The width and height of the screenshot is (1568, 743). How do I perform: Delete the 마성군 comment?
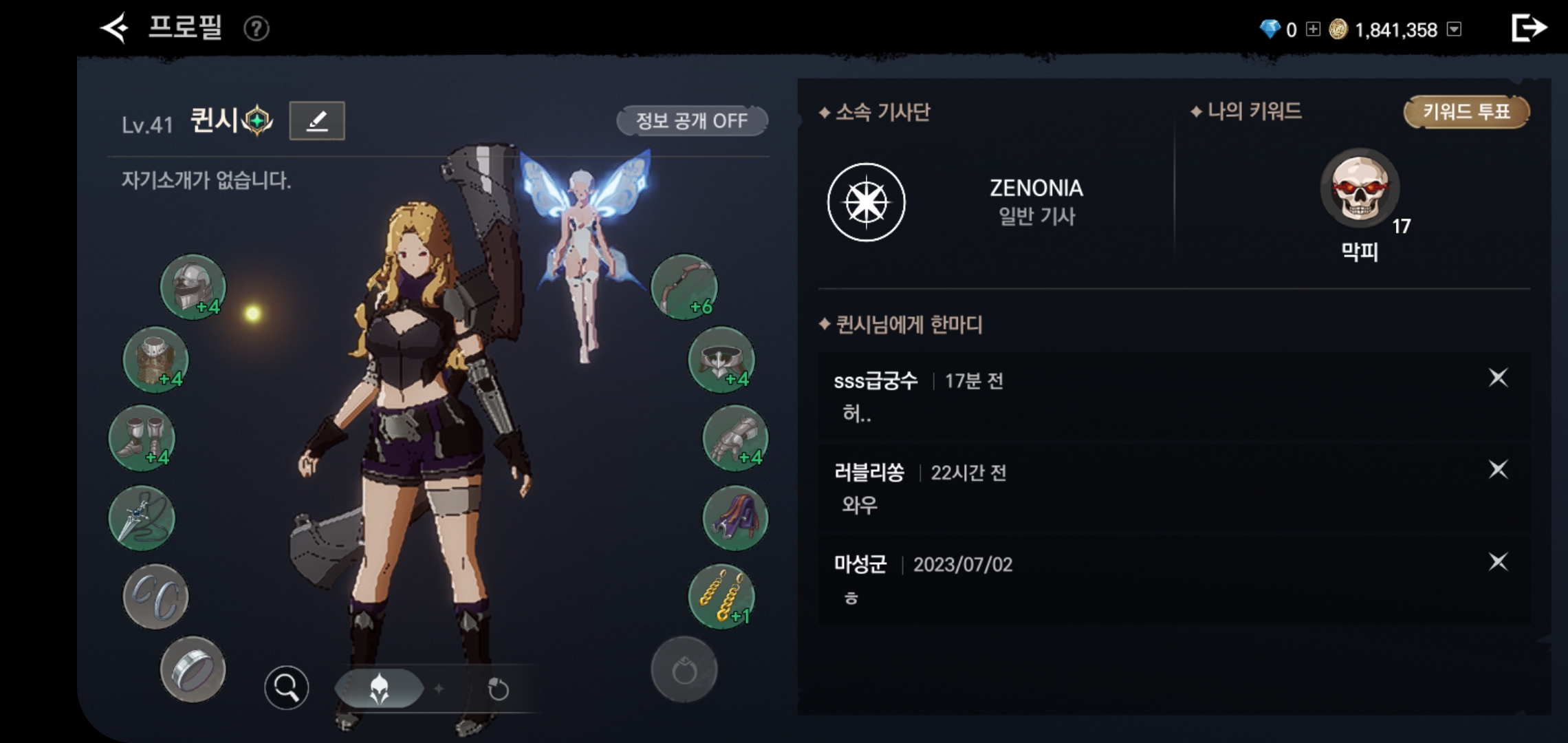click(x=1498, y=562)
